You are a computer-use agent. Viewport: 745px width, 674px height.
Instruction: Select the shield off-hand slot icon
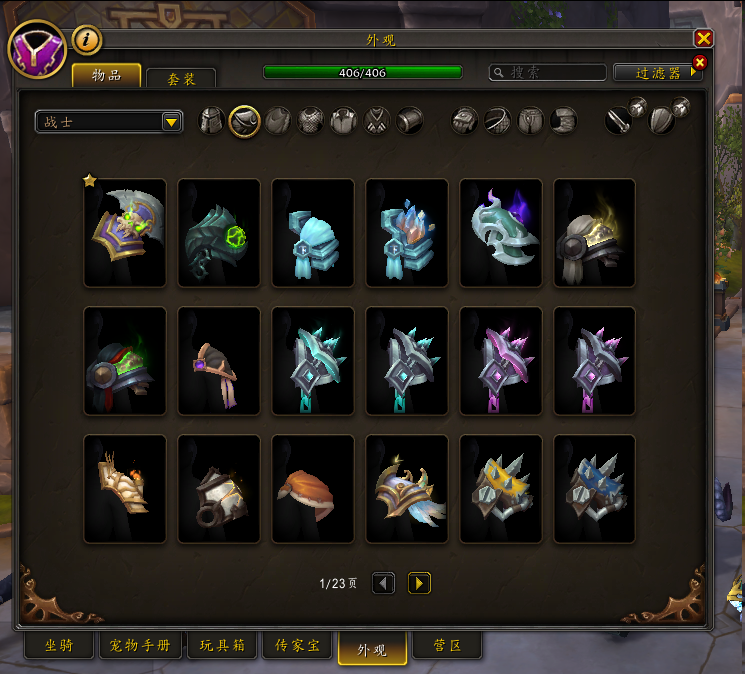(x=661, y=121)
